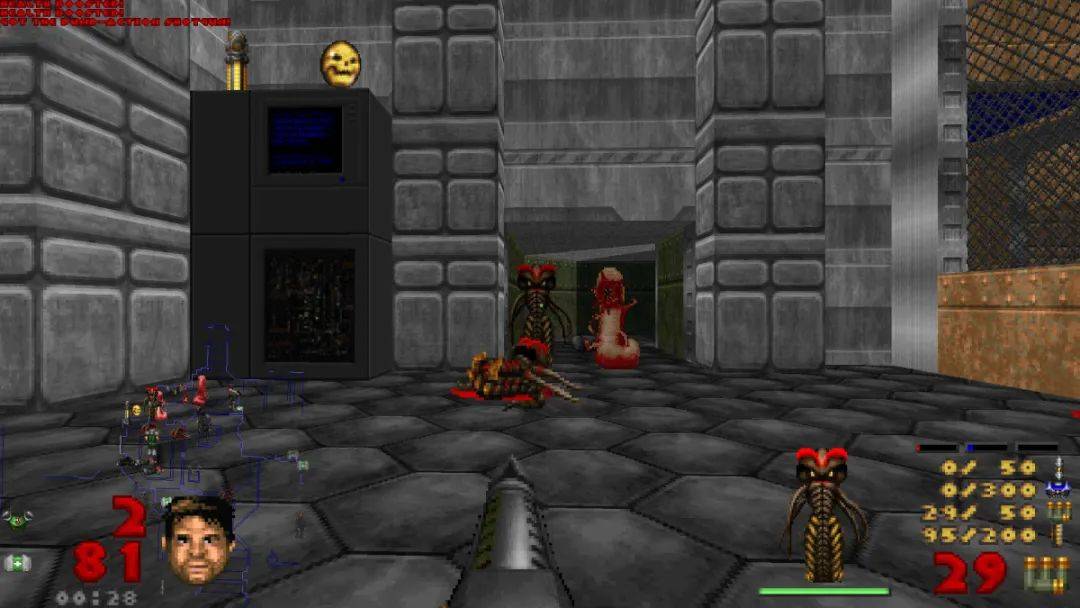Select the medkit health icon
Image resolution: width=1080 pixels, height=608 pixels.
tap(17, 564)
